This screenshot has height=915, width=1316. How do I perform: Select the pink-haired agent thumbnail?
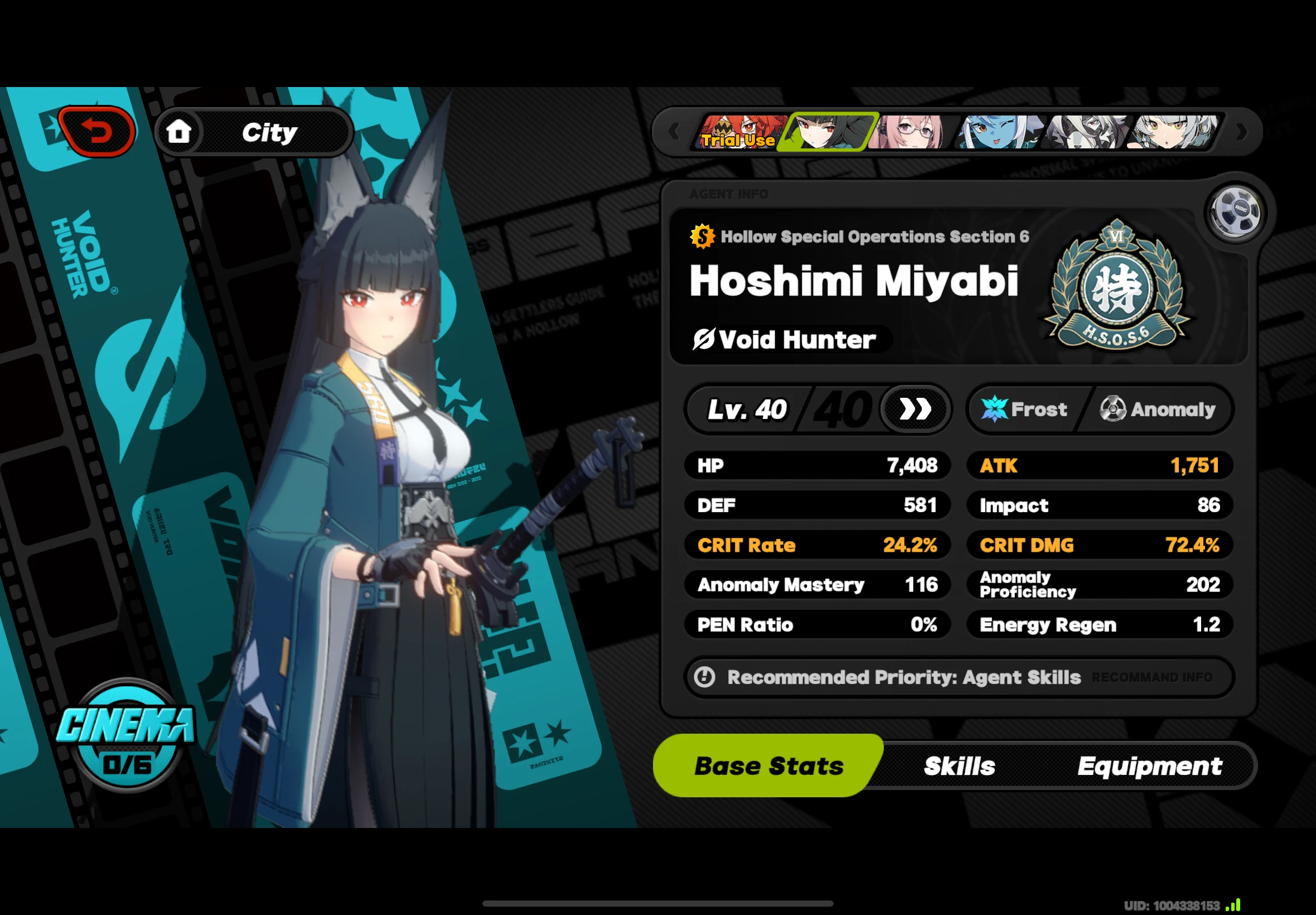[911, 131]
